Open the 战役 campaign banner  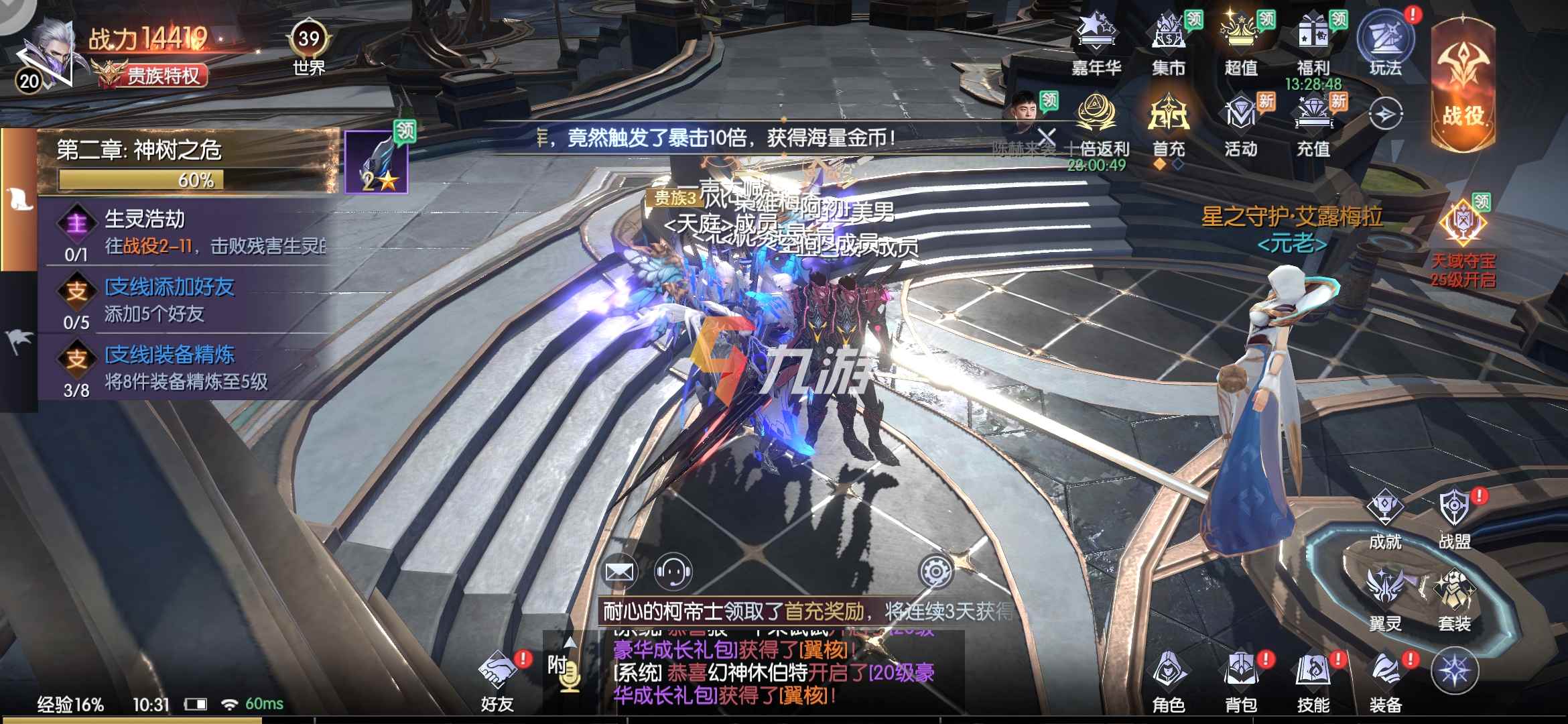pyautogui.click(x=1463, y=84)
